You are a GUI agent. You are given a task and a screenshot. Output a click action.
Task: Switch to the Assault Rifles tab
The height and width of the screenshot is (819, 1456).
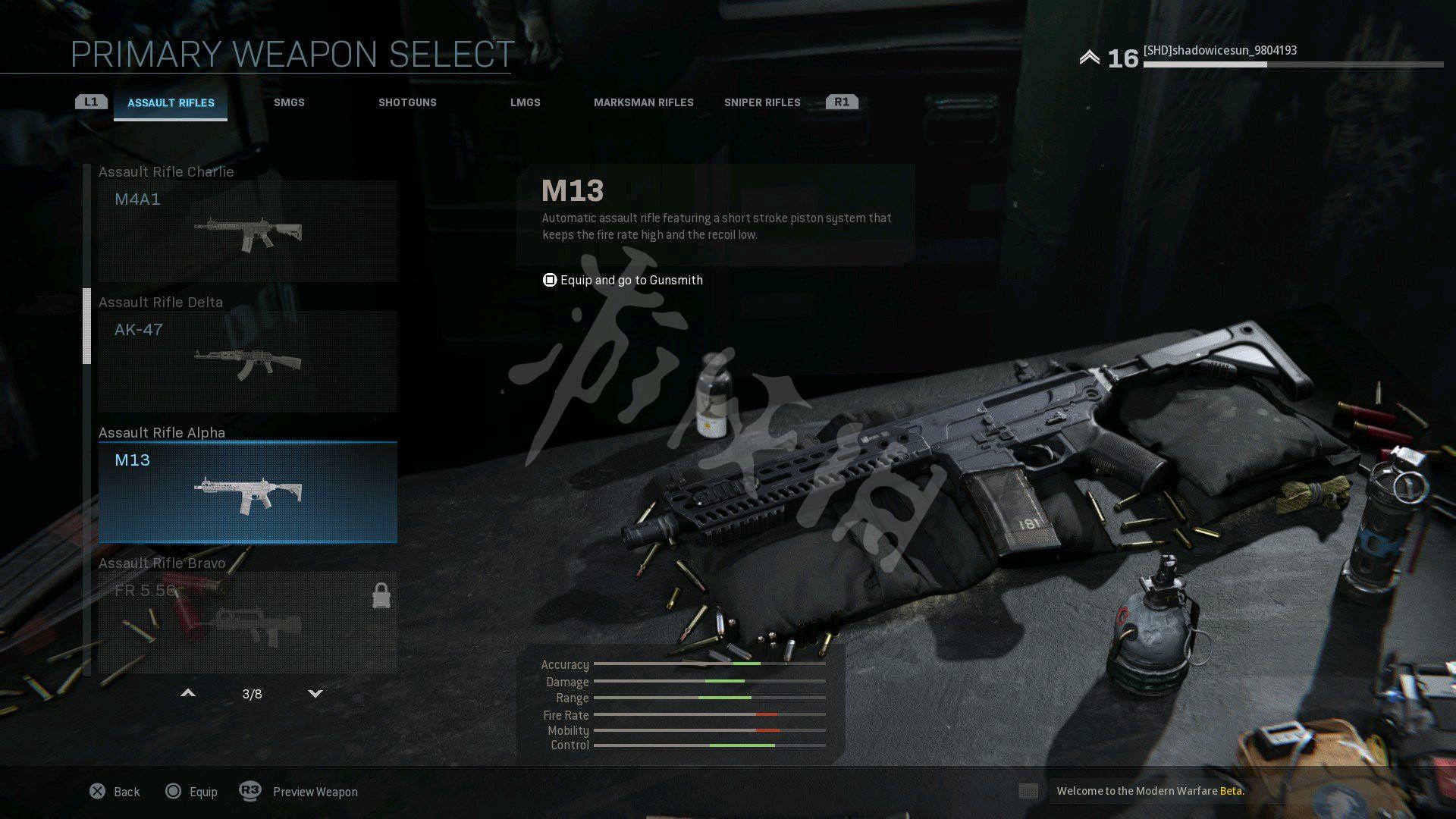point(171,103)
